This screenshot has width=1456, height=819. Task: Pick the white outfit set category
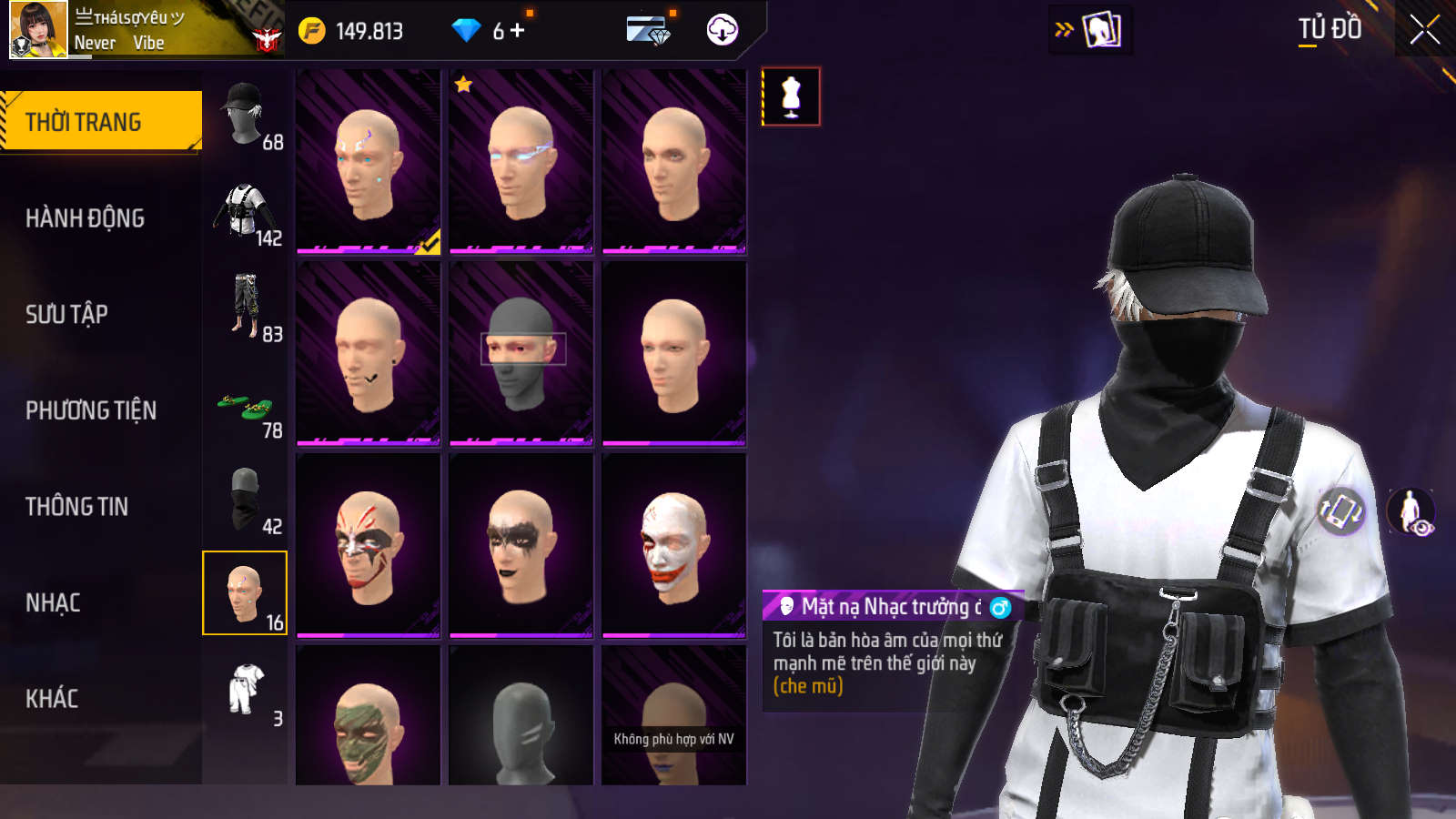click(x=246, y=690)
